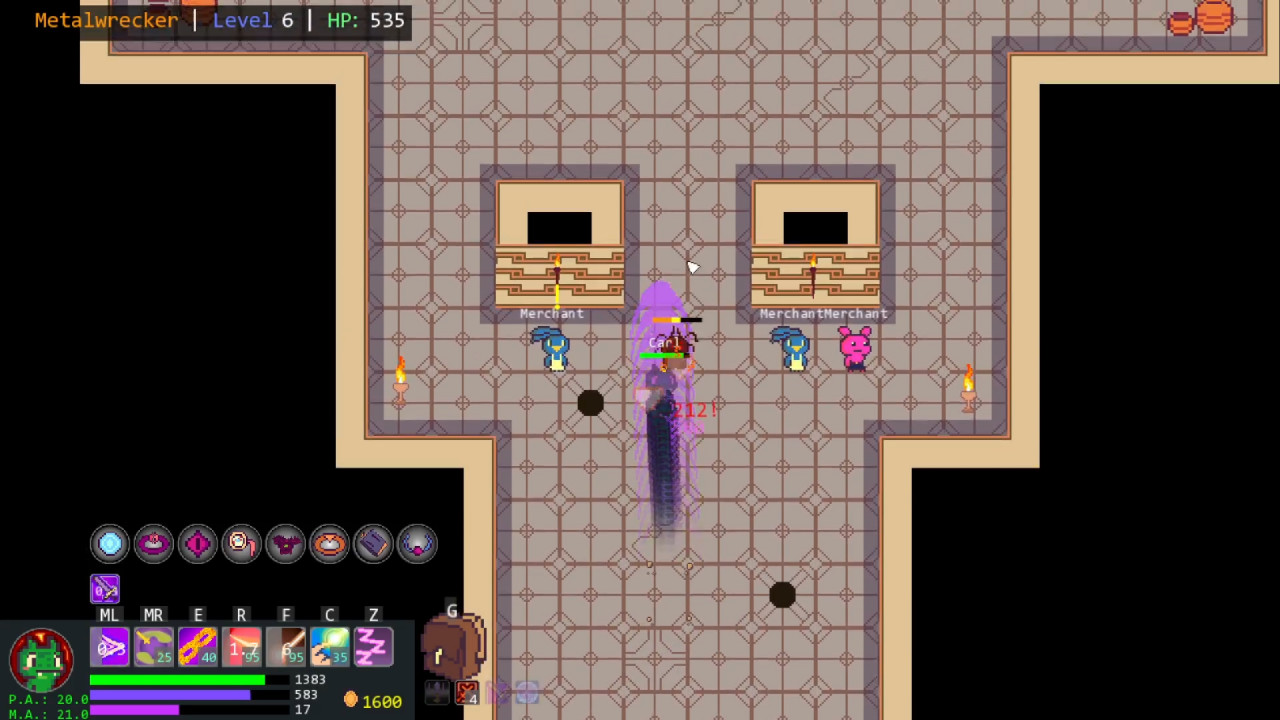The image size is (1280, 720).
Task: Select the lightning hand skill in the C slot
Action: tap(329, 647)
